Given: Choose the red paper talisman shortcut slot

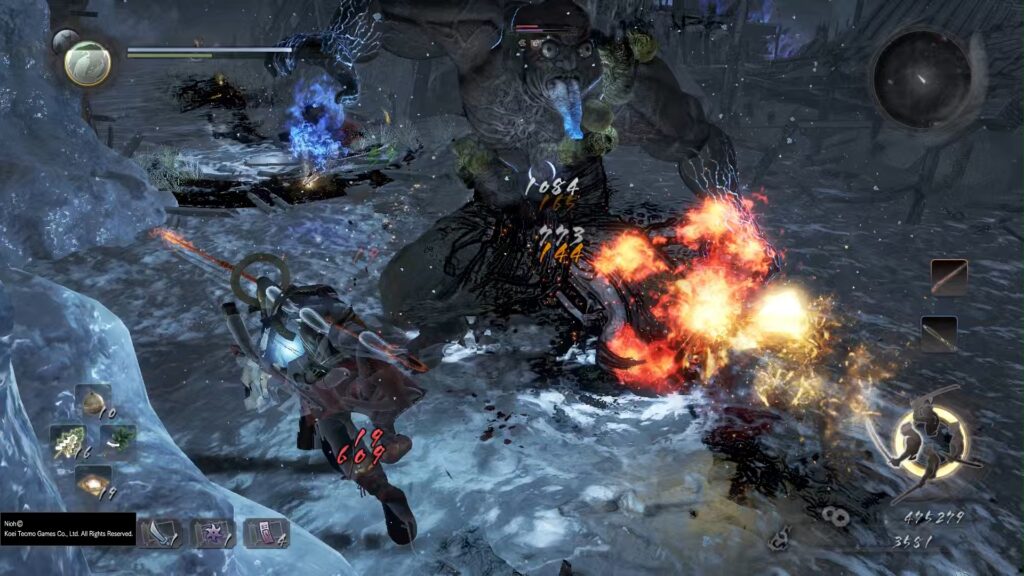Looking at the screenshot, I should (265, 533).
